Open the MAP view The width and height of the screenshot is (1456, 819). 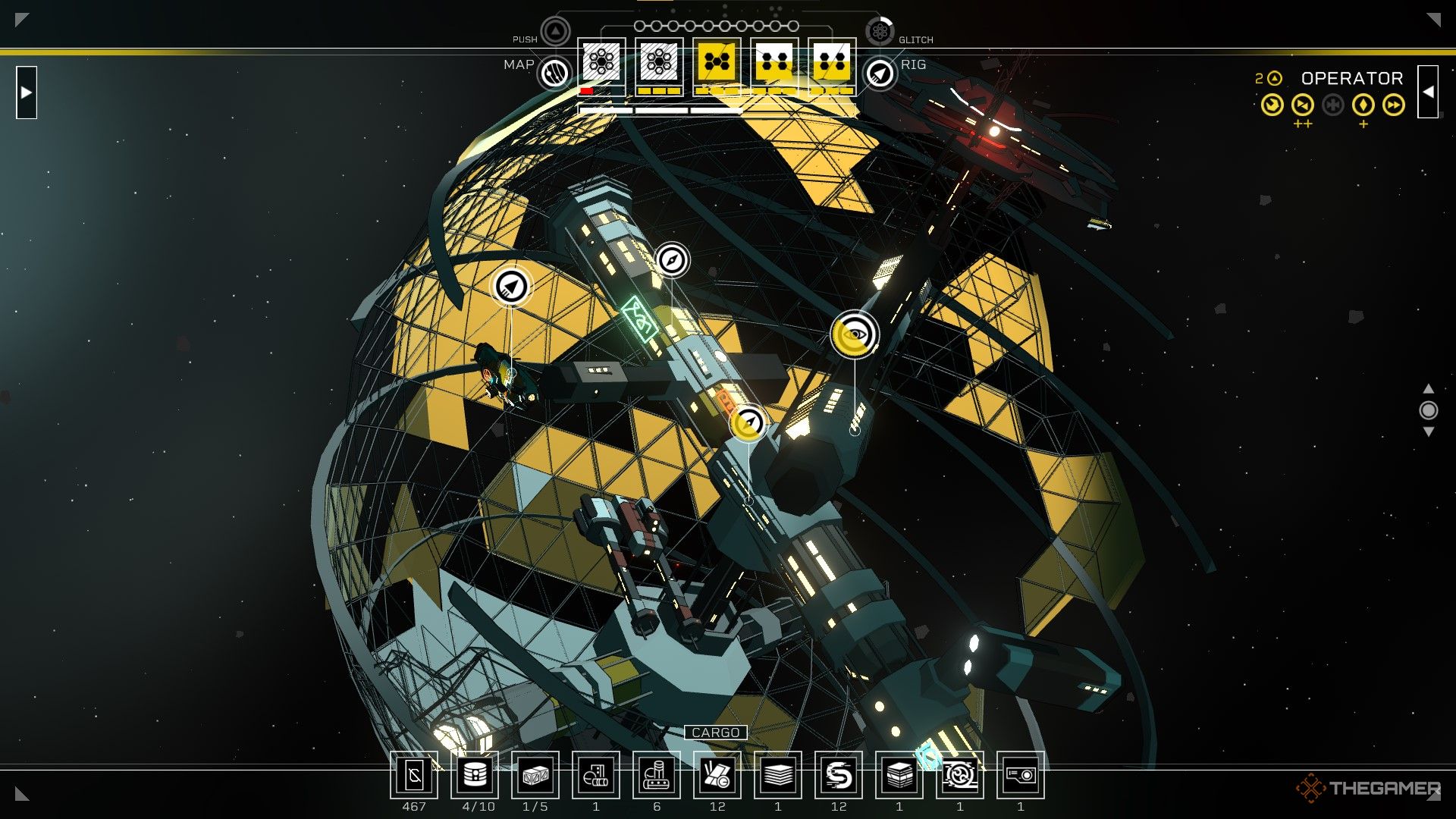pyautogui.click(x=554, y=72)
